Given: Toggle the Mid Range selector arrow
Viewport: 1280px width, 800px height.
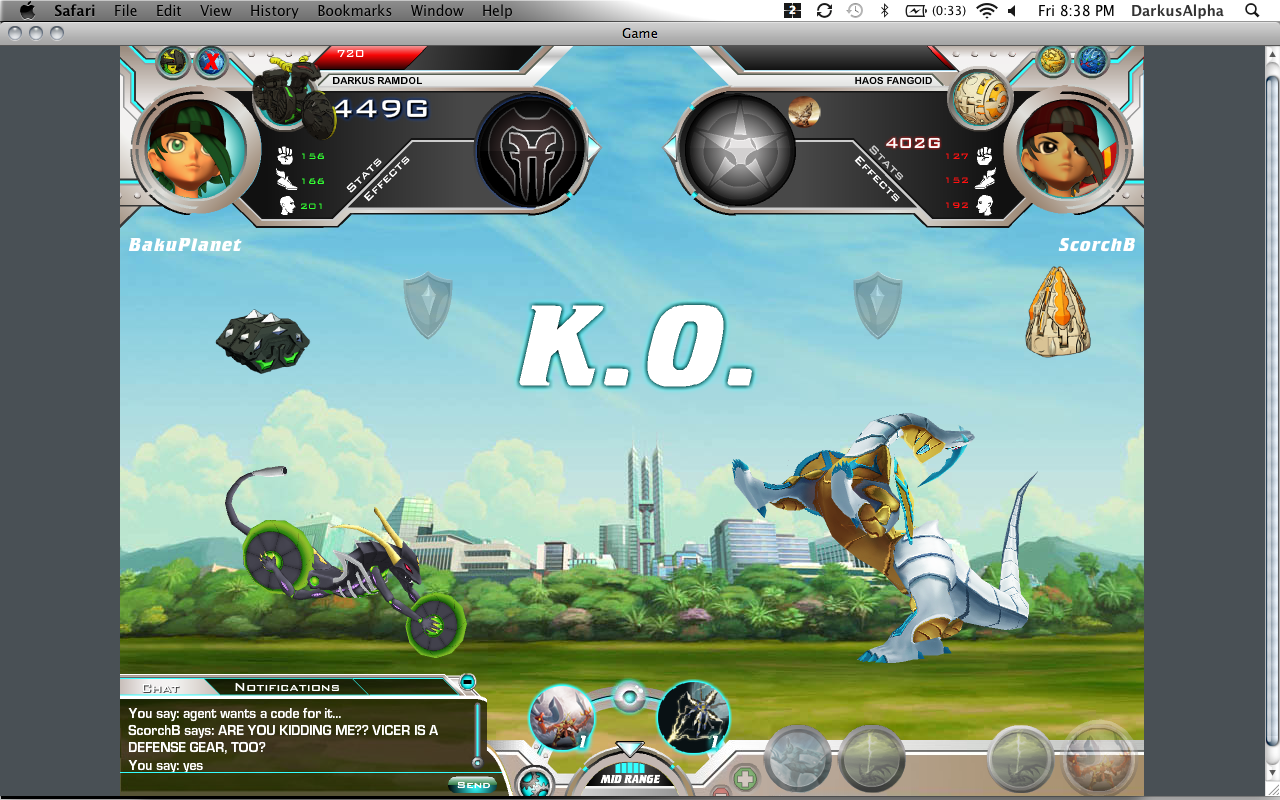Looking at the screenshot, I should (629, 749).
